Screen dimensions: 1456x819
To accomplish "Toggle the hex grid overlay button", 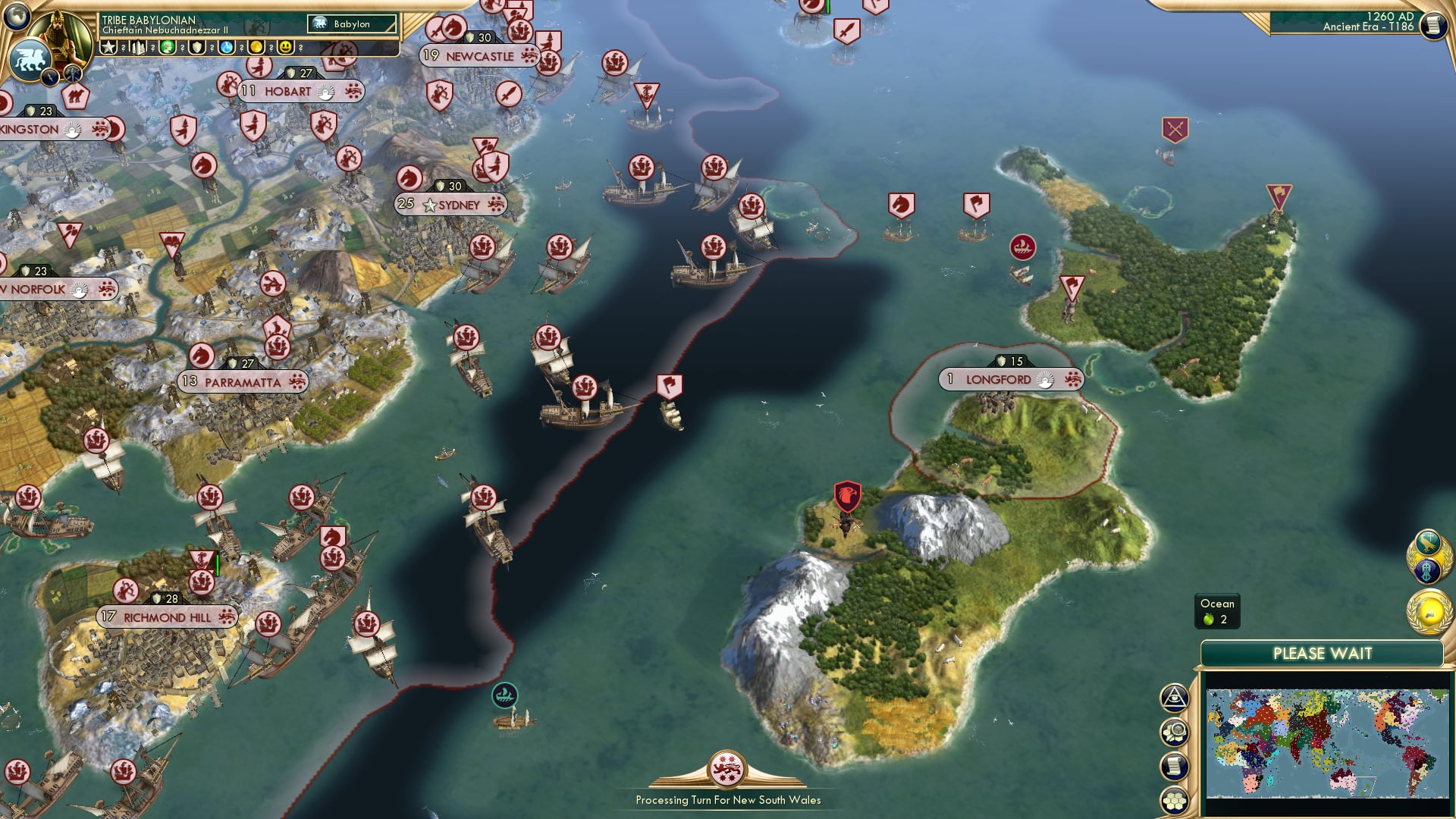I will pos(1173,799).
